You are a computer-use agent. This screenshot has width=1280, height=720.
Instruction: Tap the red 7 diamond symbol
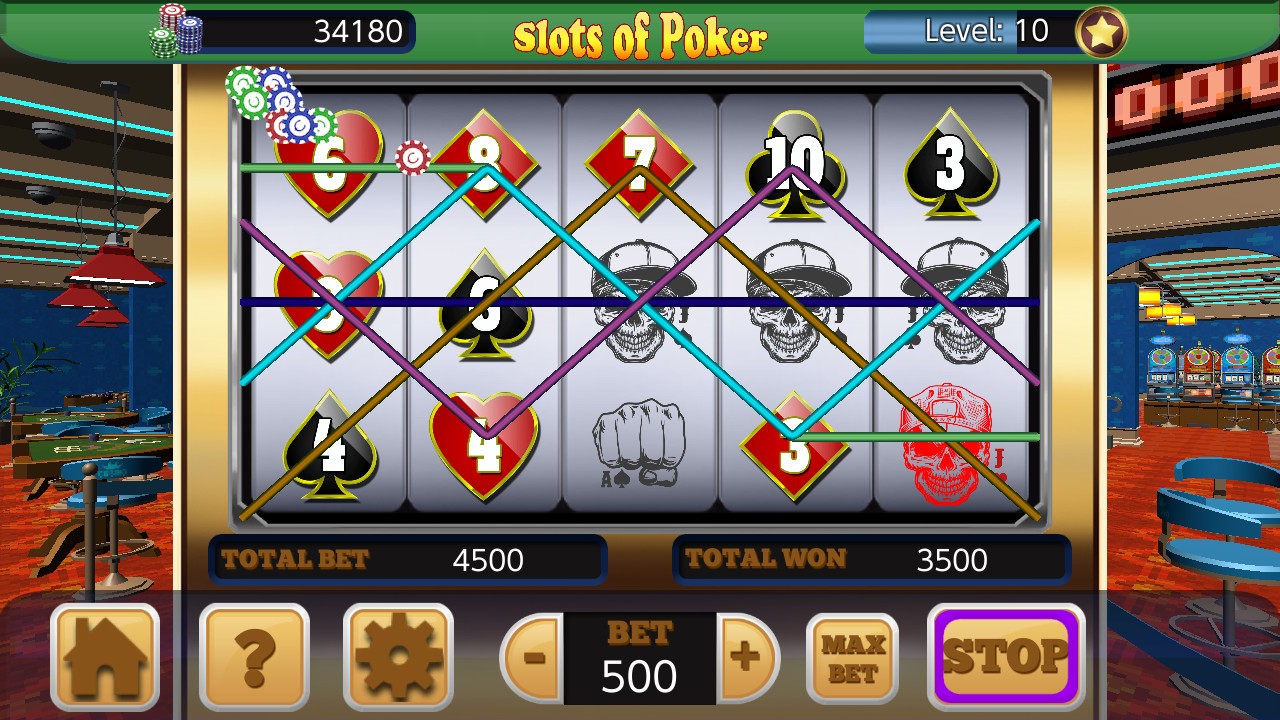(640, 163)
